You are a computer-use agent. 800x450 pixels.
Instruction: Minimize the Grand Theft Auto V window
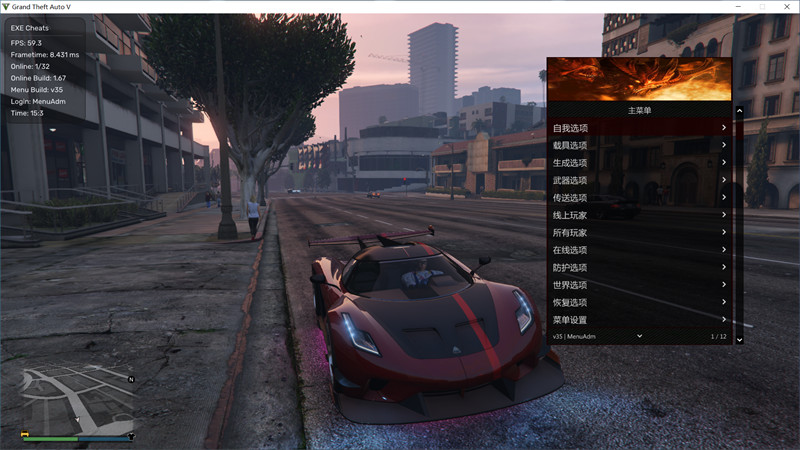coord(737,7)
